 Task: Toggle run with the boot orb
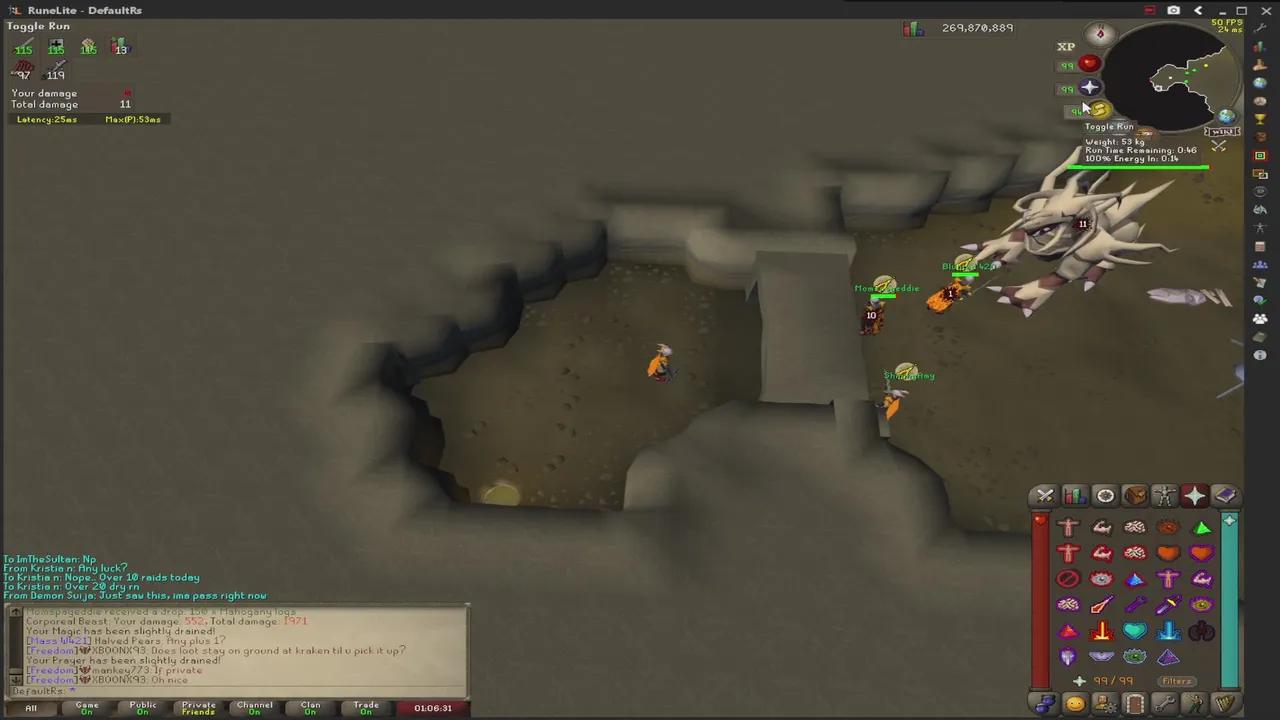(x=1099, y=110)
